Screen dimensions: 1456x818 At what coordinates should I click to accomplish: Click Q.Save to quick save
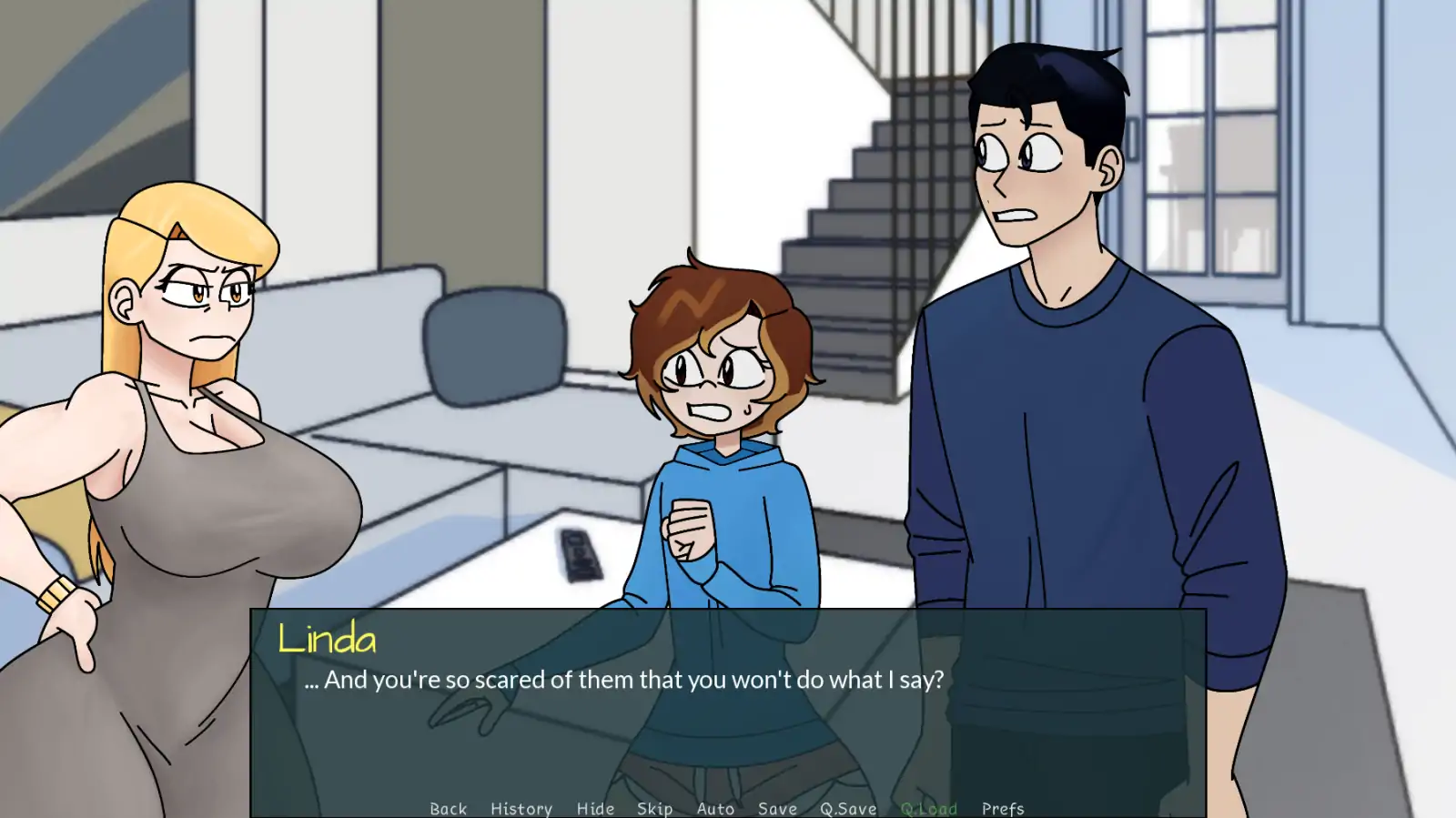(848, 808)
